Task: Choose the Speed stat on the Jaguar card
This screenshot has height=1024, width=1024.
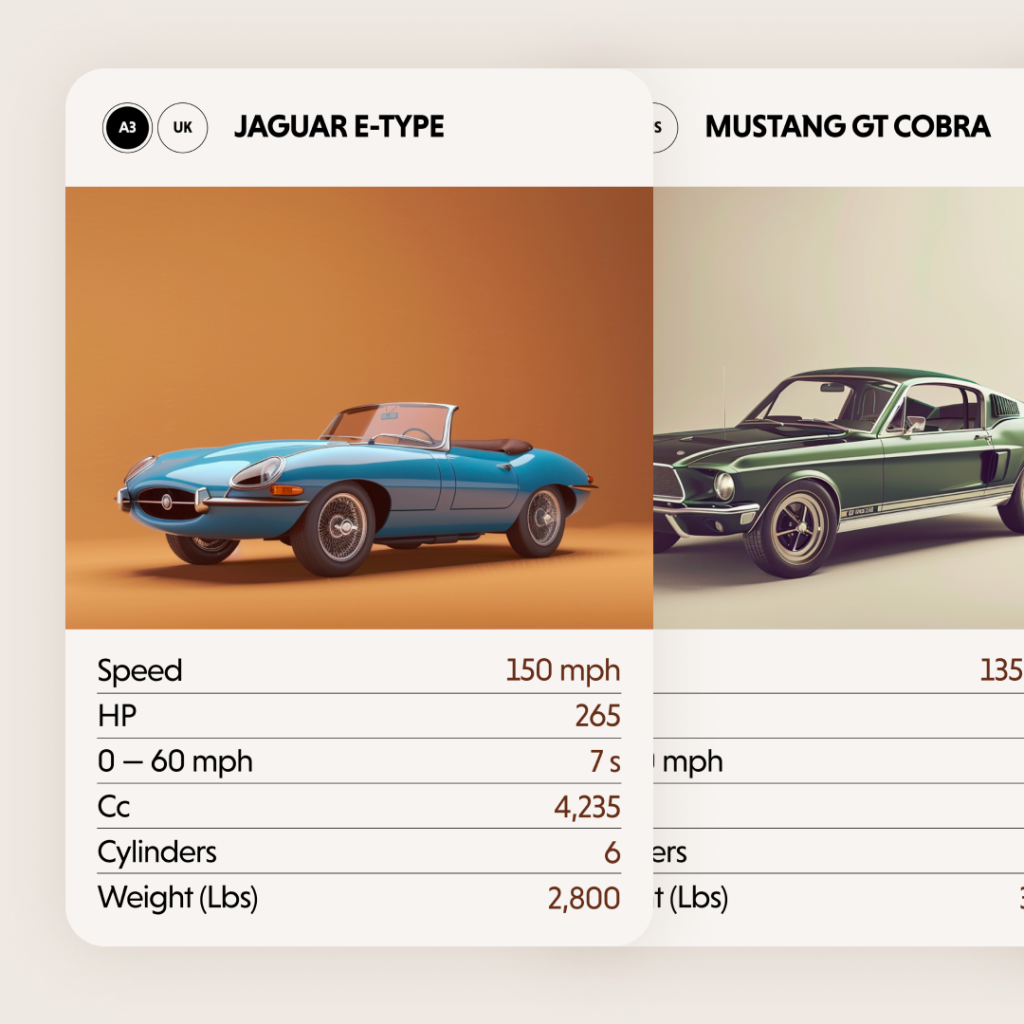Action: [x=358, y=670]
